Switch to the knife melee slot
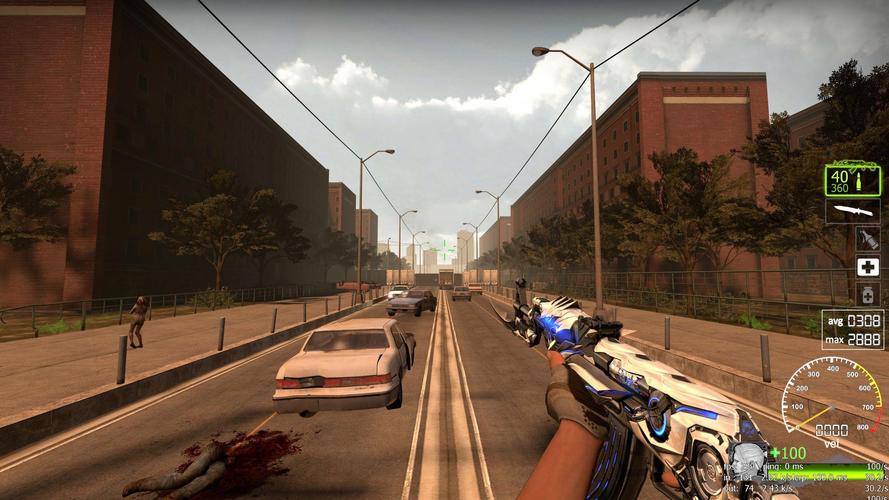This screenshot has width=889, height=500. pyautogui.click(x=853, y=211)
